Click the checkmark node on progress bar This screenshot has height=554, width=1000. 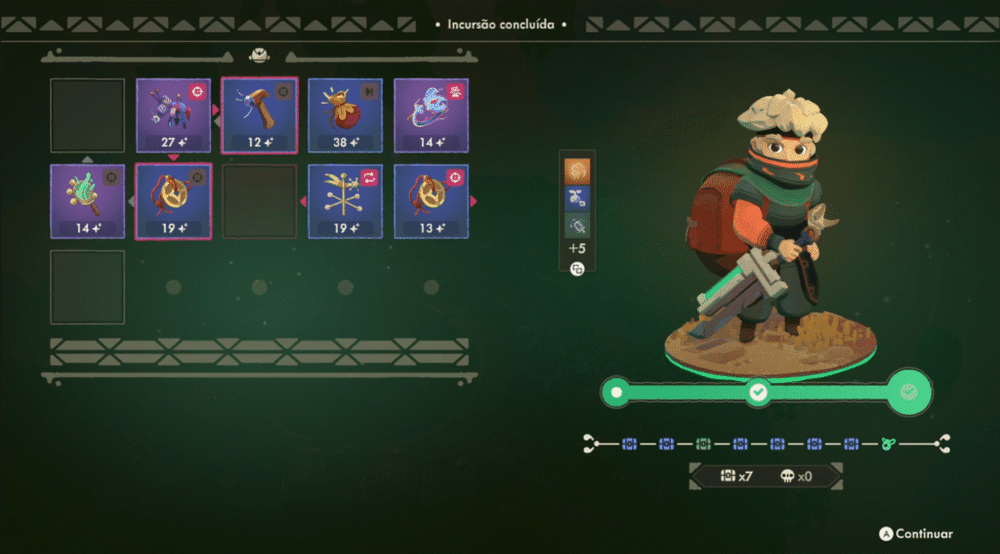(x=758, y=393)
